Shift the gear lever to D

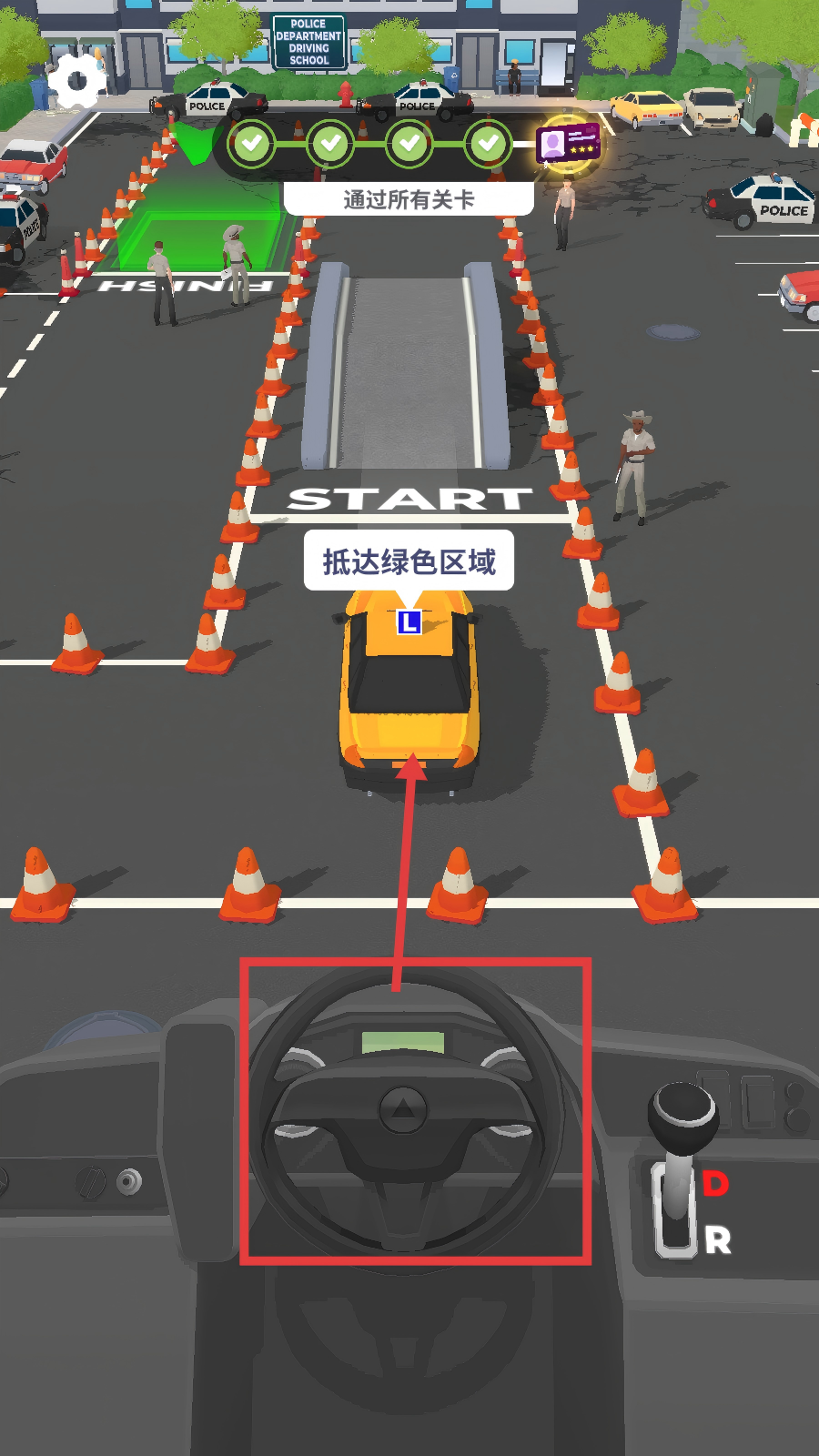[x=715, y=1183]
